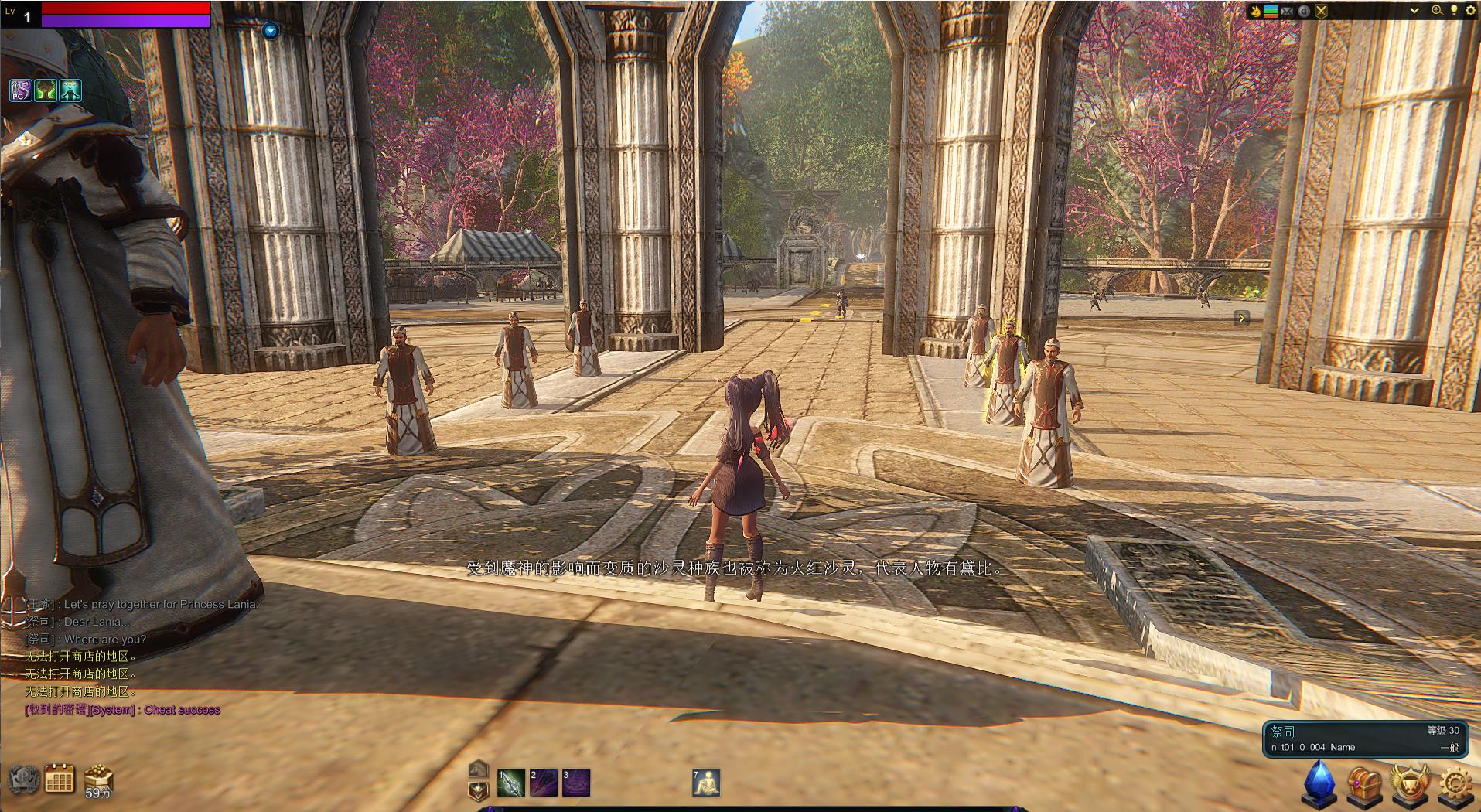Viewport: 1481px width, 812px height.
Task: Click the lightbulb hint icon
Action: tap(1454, 11)
